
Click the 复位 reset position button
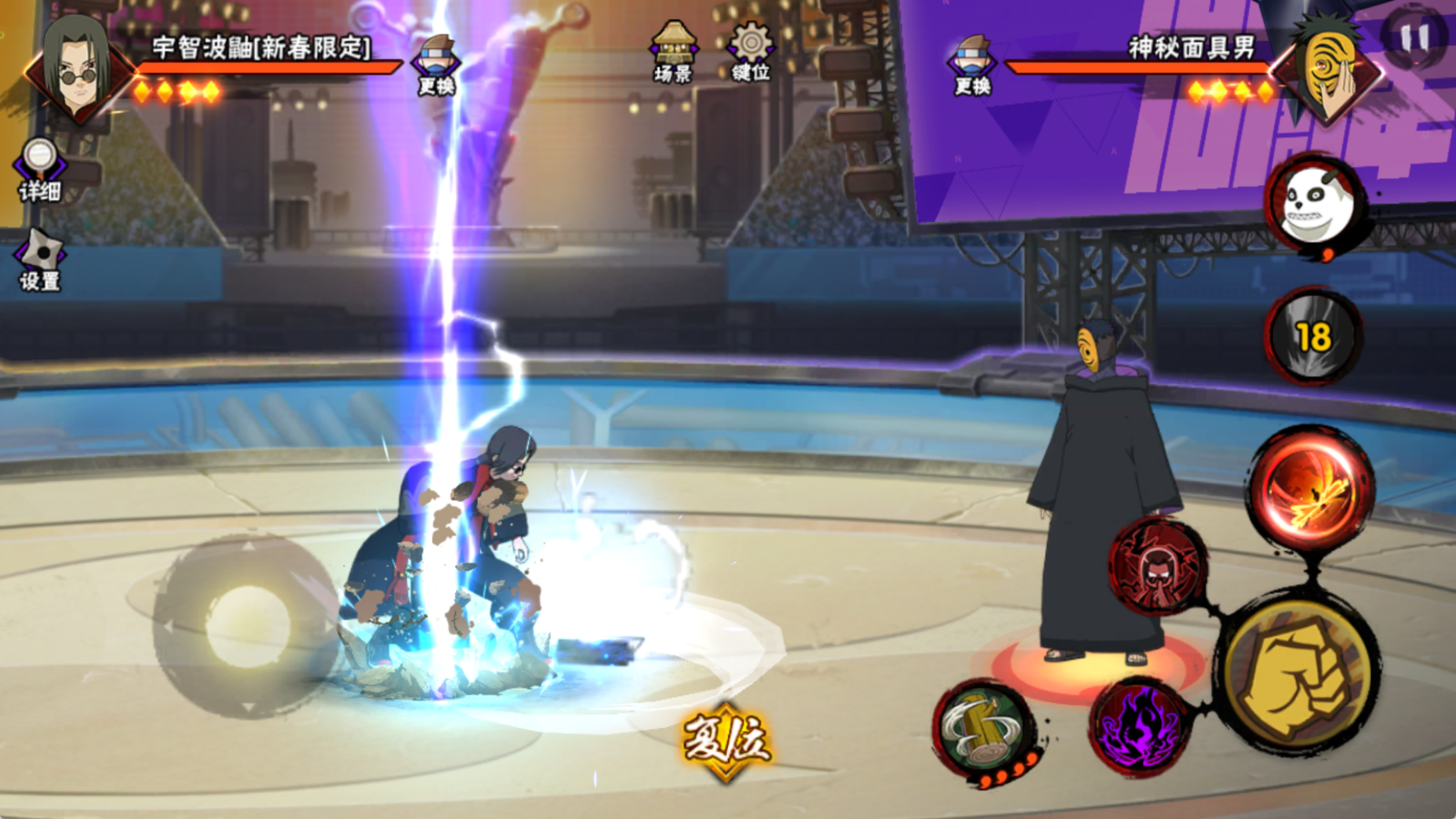[x=726, y=740]
